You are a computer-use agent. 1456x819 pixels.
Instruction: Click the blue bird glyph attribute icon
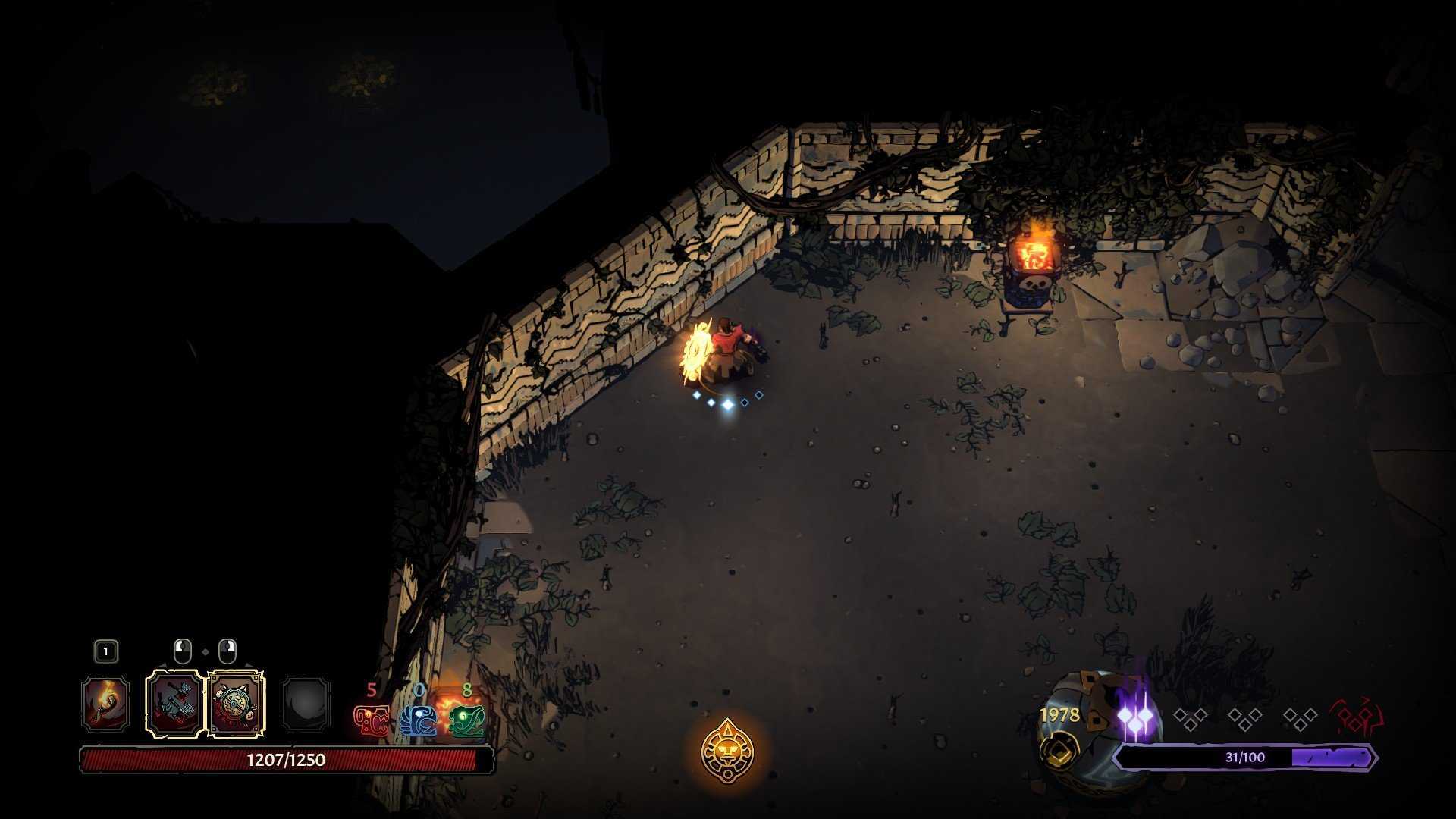(x=419, y=720)
